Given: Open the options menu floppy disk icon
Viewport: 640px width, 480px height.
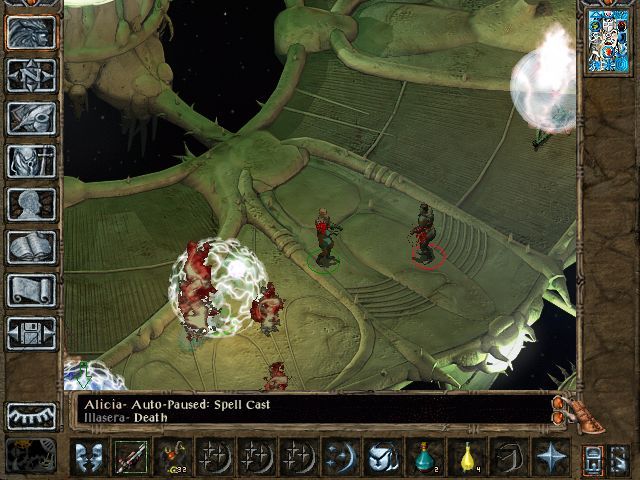Looking at the screenshot, I should tap(31, 334).
